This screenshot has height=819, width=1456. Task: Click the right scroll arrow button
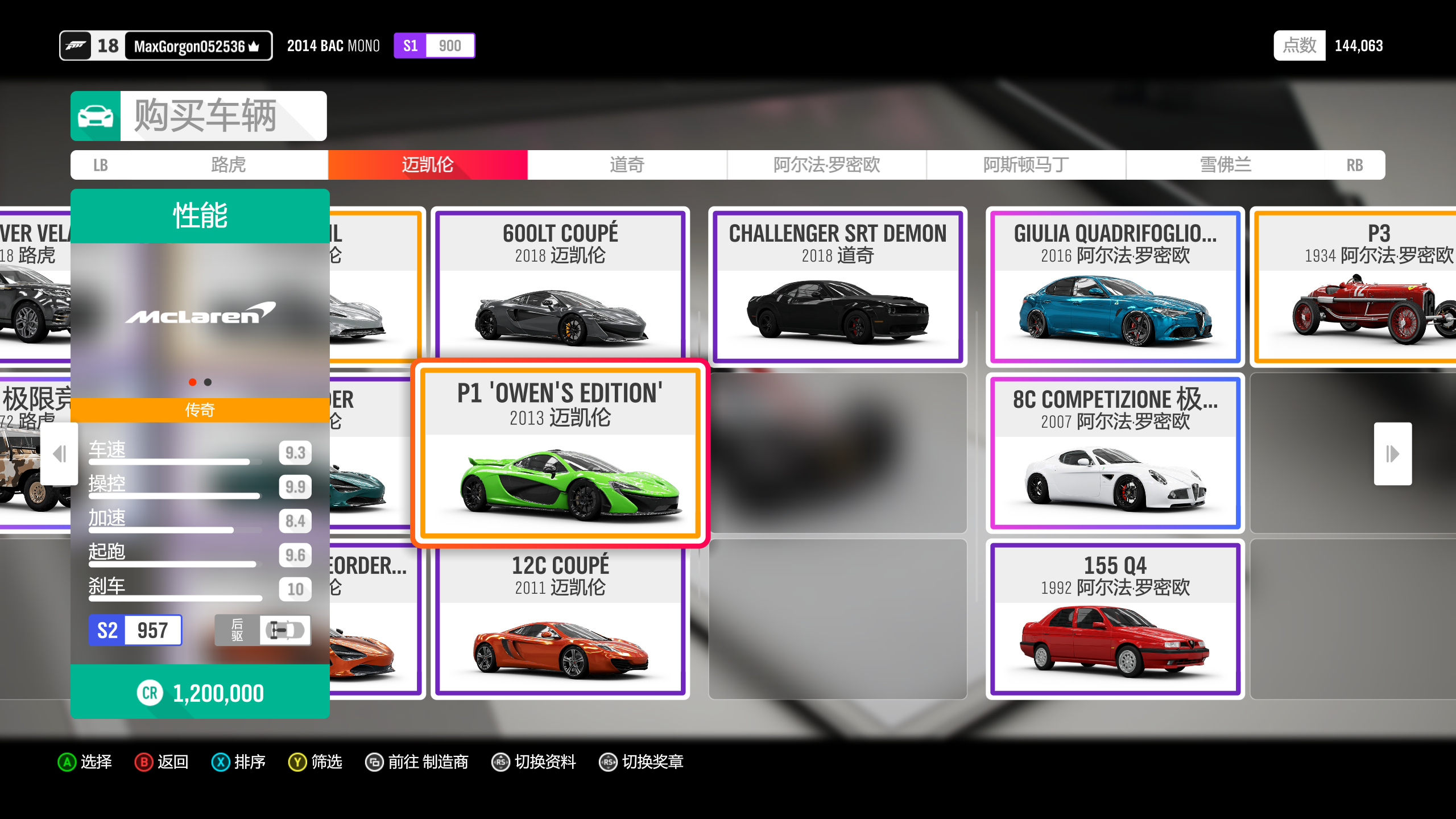[1392, 454]
